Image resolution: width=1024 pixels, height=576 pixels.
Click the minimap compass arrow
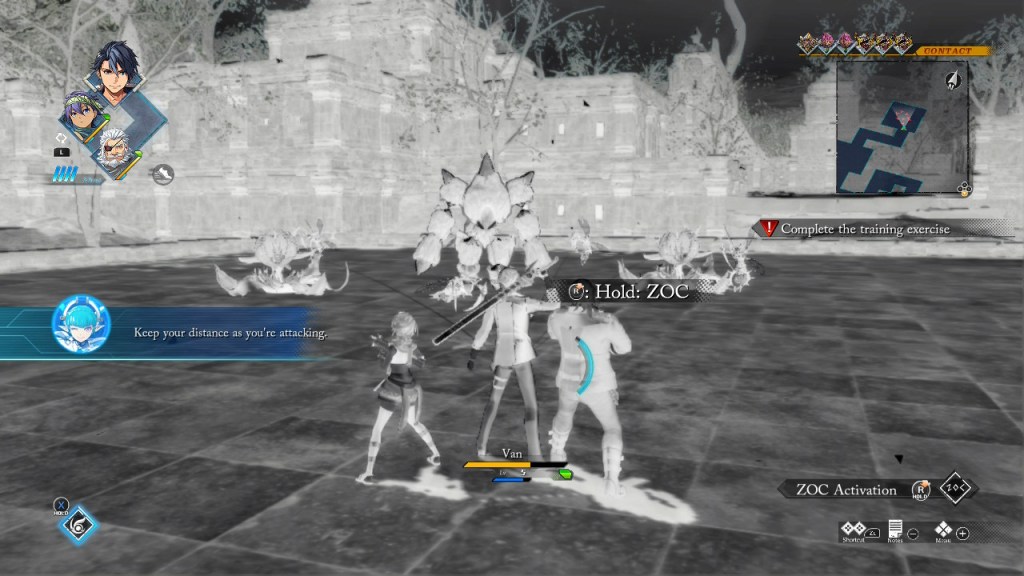click(x=953, y=79)
